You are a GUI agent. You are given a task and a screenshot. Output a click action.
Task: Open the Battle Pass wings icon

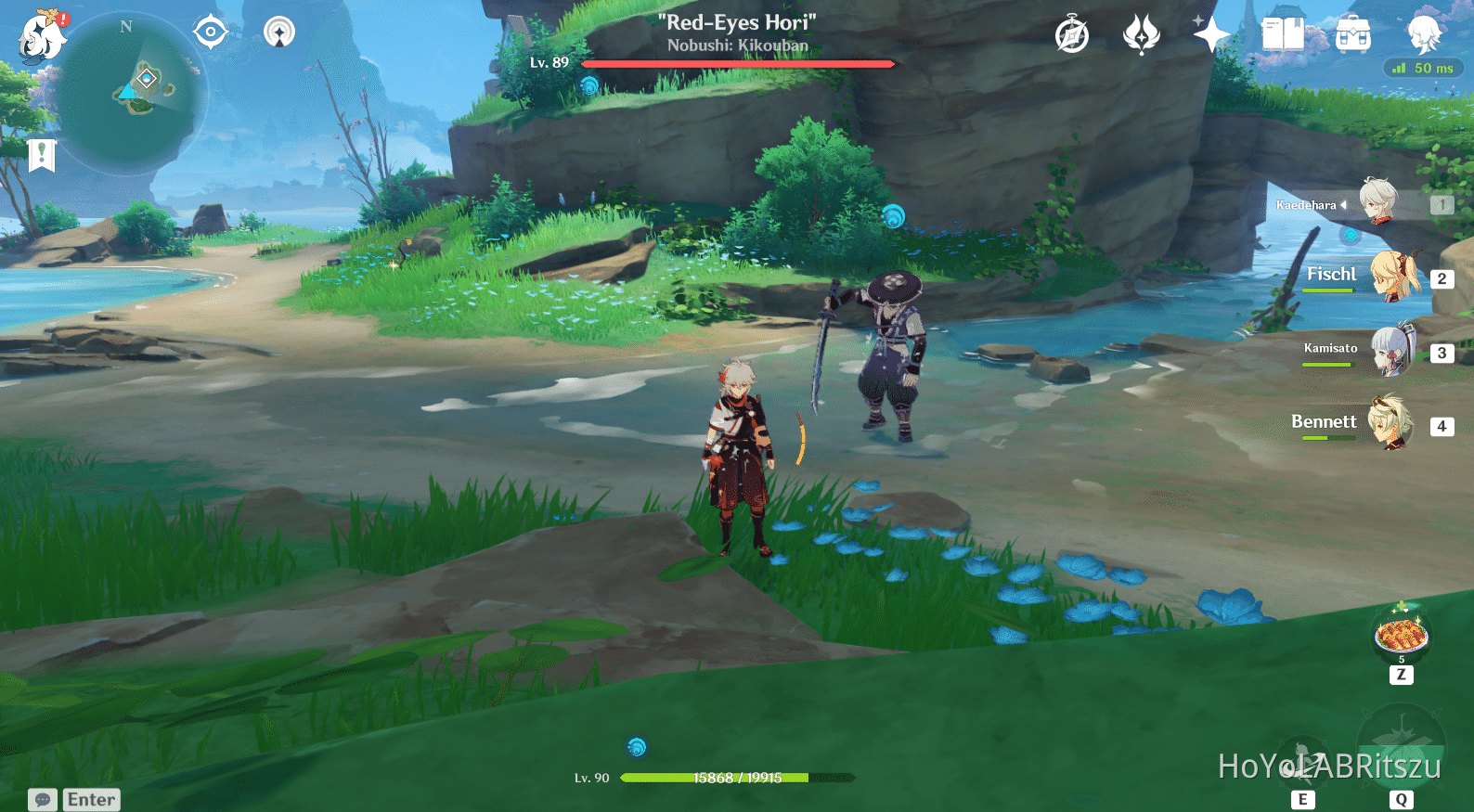click(1141, 32)
